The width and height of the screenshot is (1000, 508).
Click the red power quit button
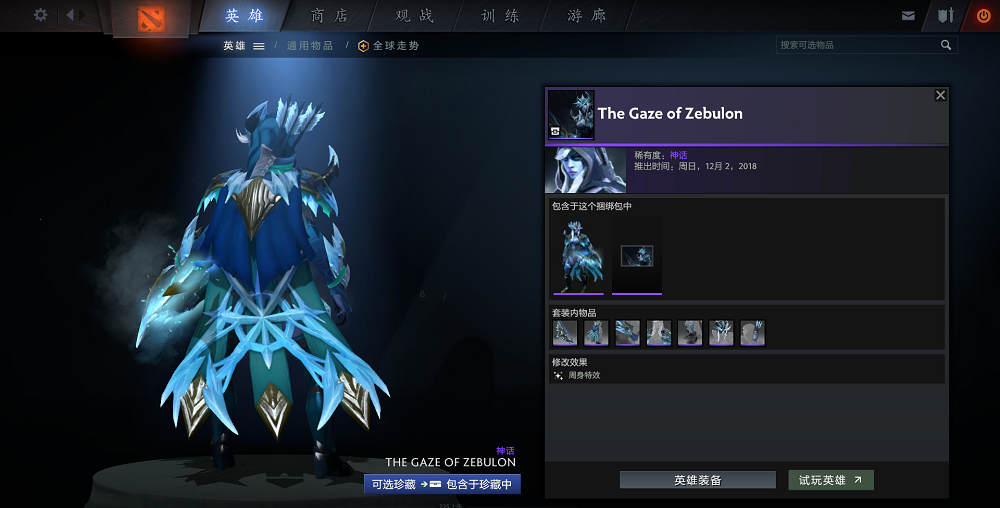[982, 16]
